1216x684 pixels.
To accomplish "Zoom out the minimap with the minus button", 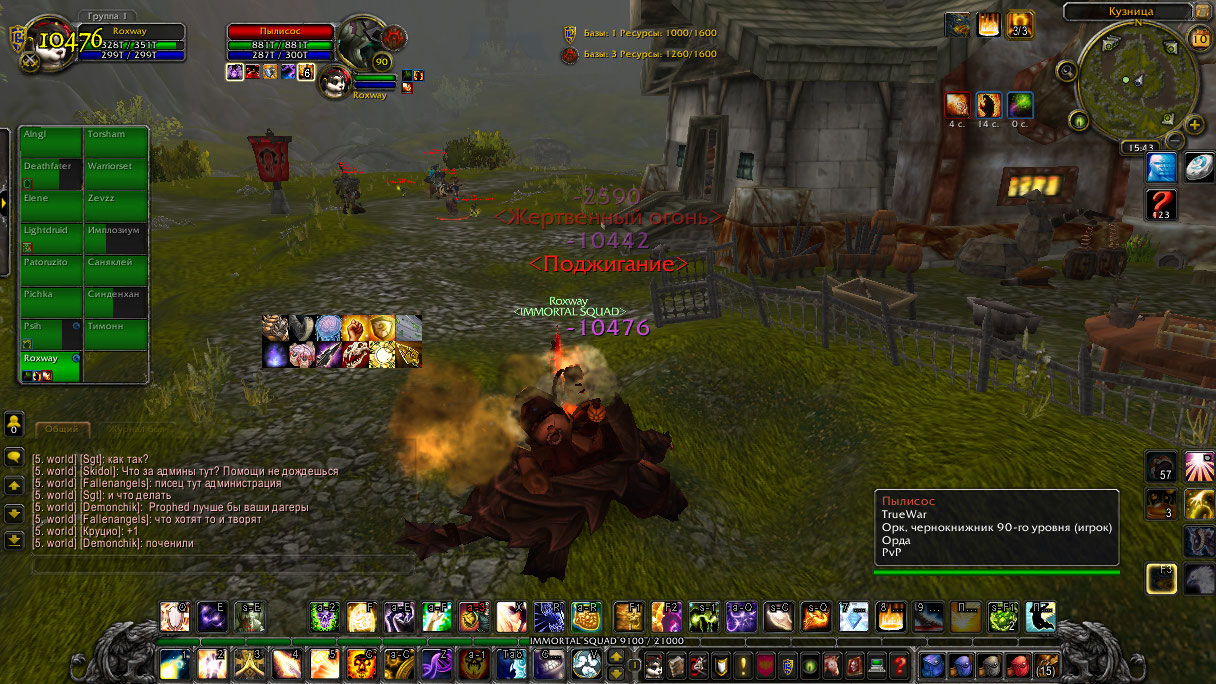I will [1176, 141].
